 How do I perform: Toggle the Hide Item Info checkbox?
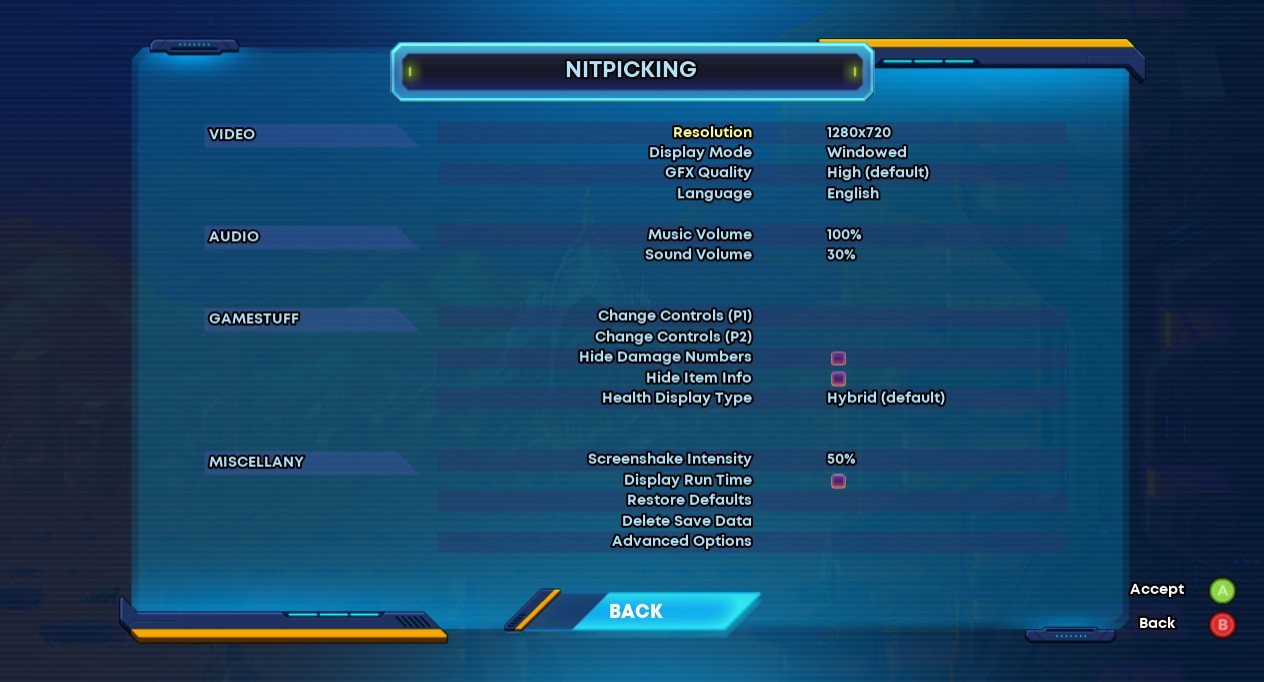[838, 379]
